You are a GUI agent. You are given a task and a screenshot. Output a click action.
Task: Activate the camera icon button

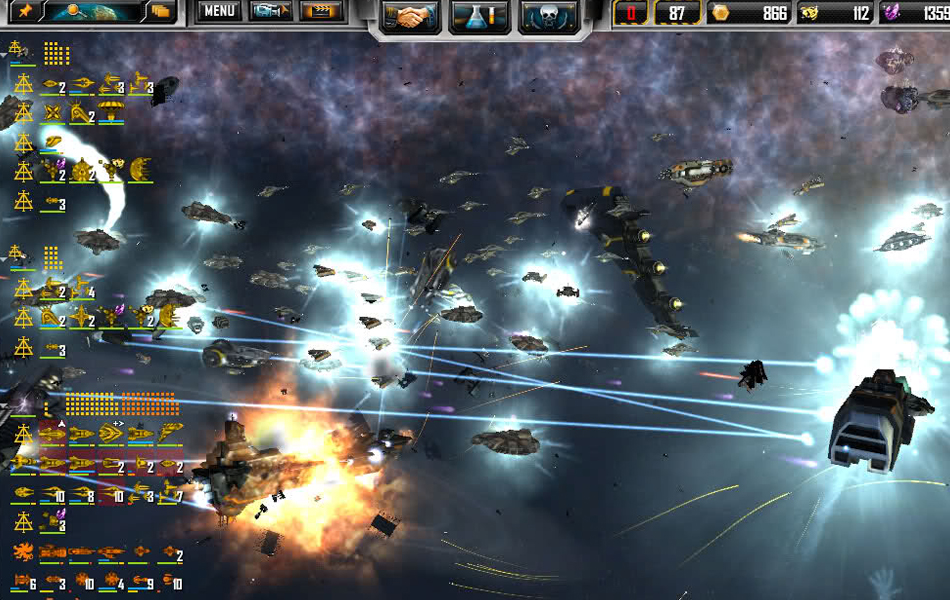(270, 12)
